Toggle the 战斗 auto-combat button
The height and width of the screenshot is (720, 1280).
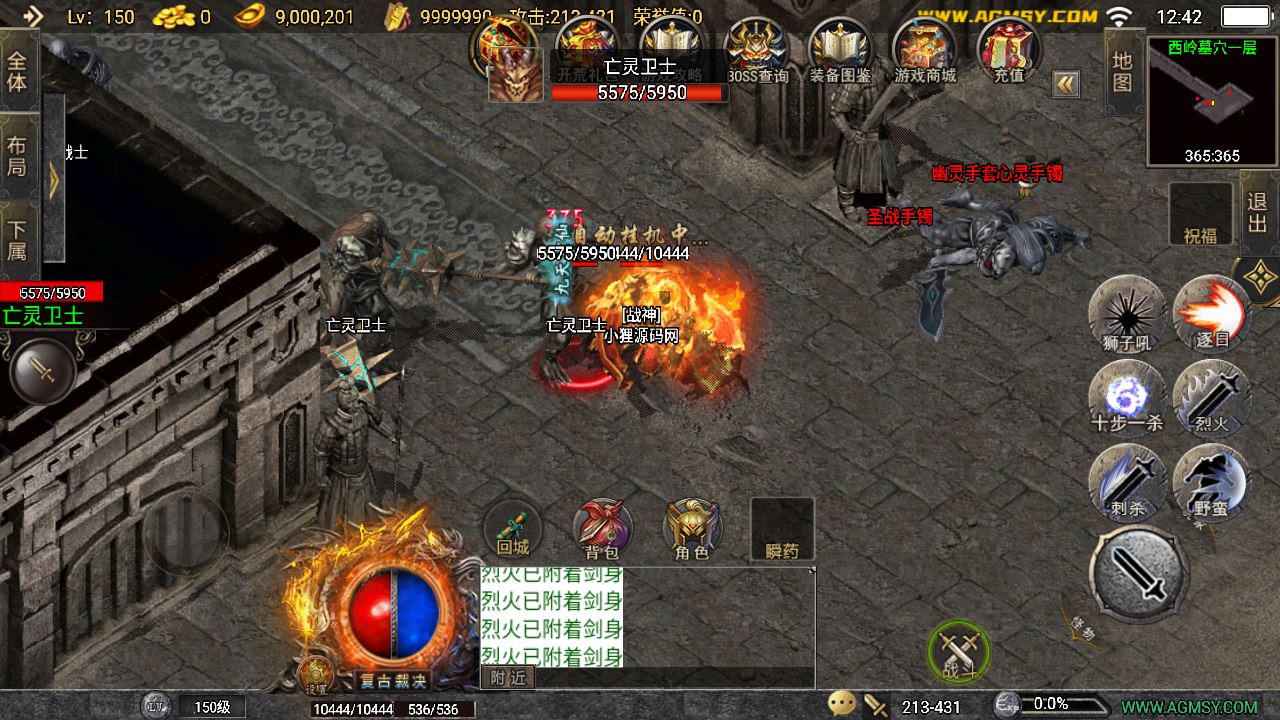tap(958, 652)
